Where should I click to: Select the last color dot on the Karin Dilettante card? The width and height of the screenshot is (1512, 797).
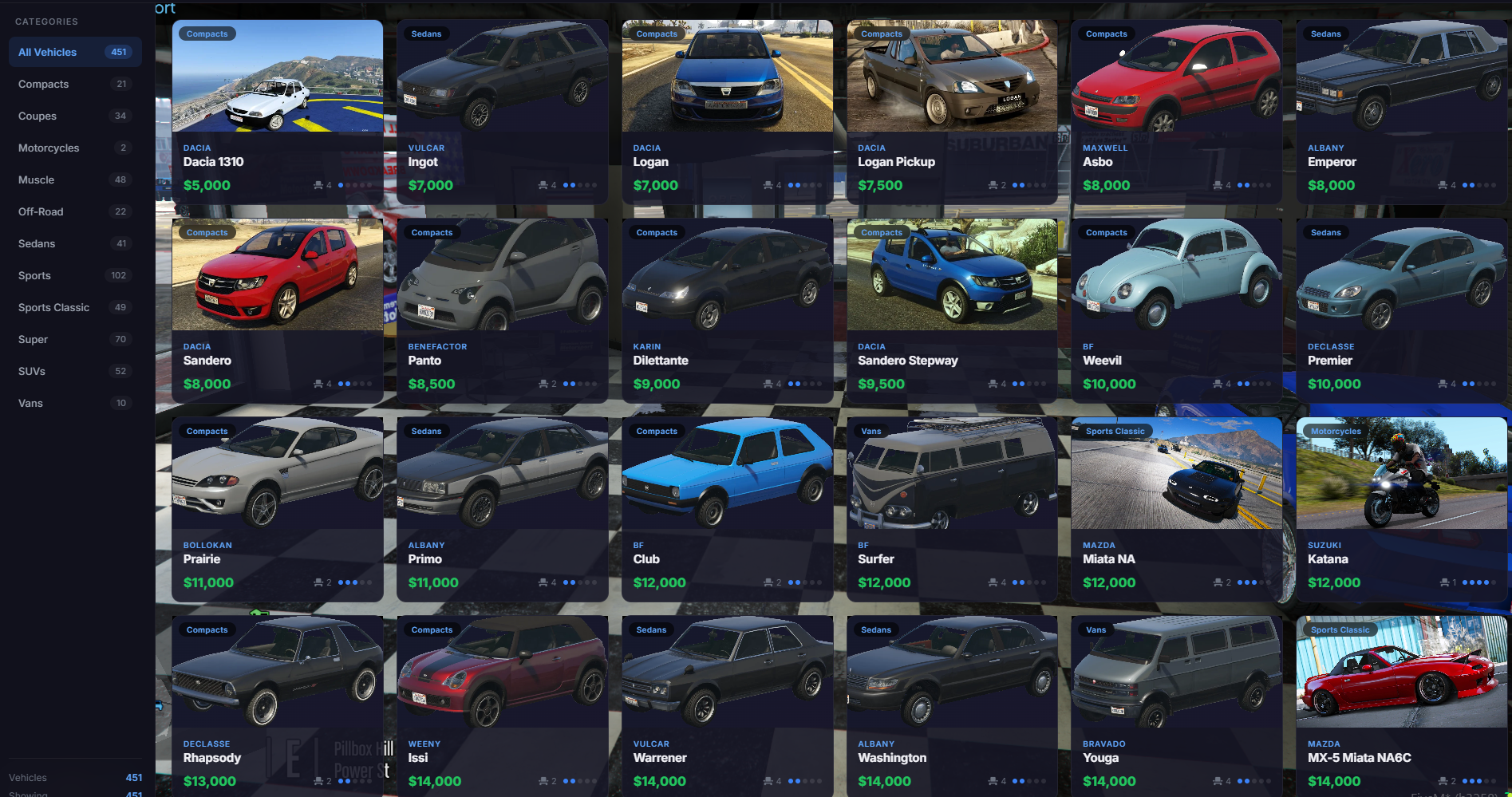pos(819,384)
